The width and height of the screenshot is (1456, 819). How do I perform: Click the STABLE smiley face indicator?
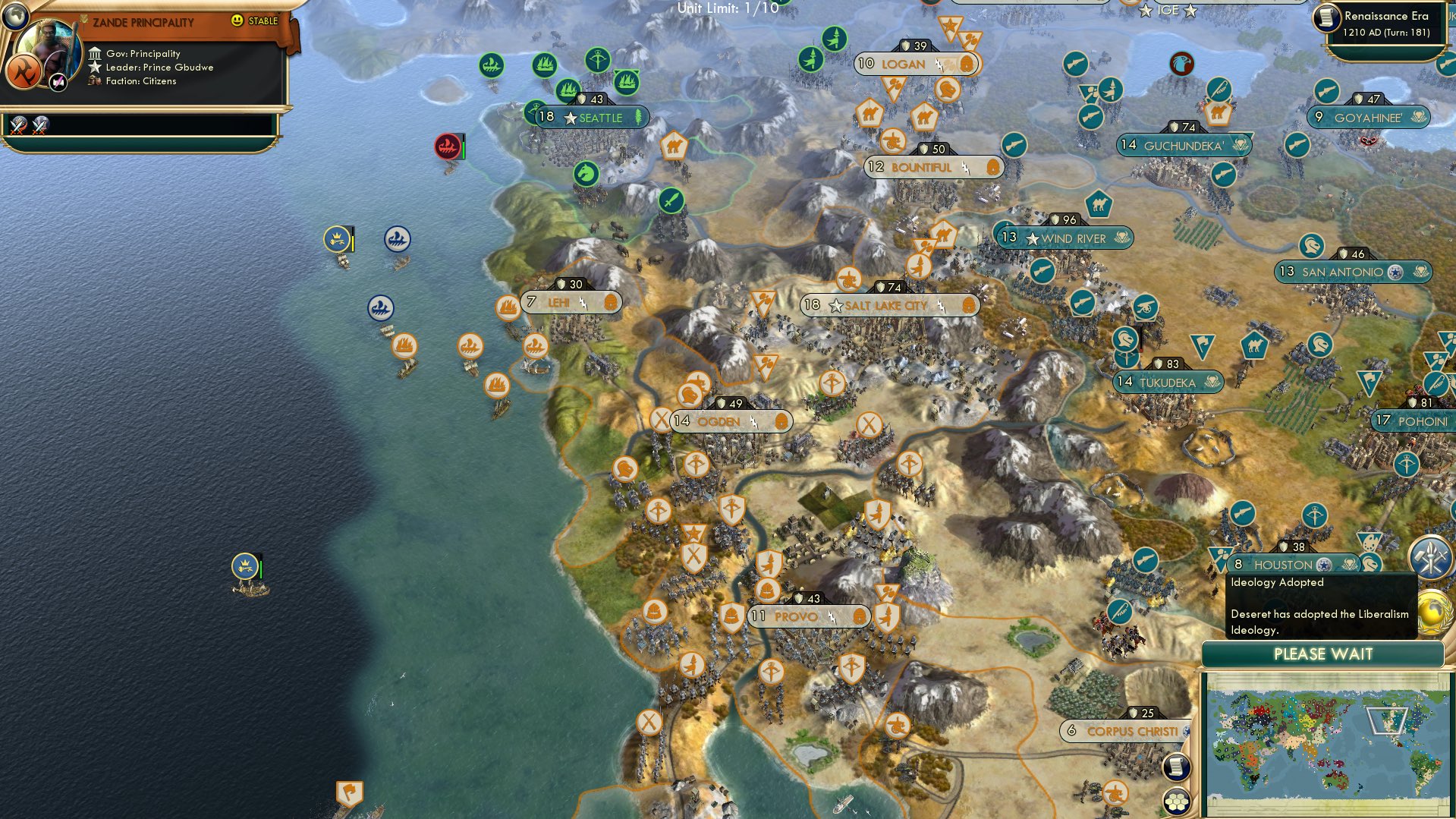[x=237, y=21]
